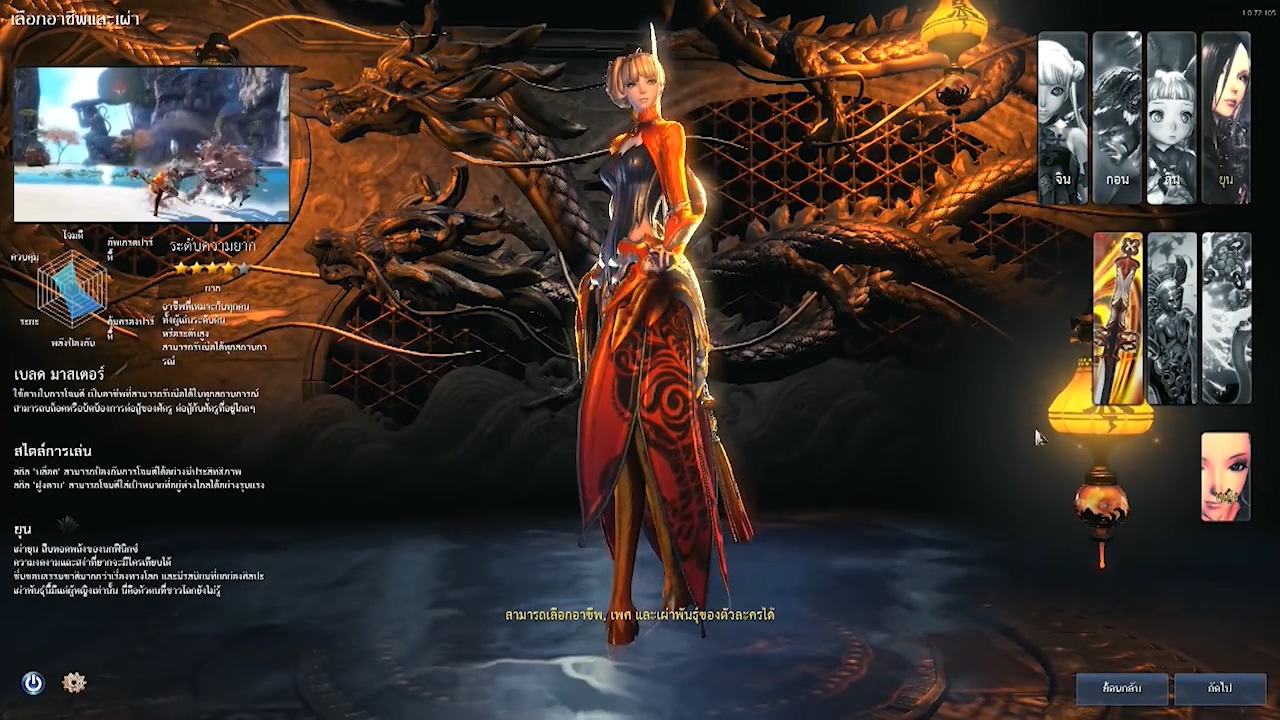Pick the ลิน (Lyn) race portrait
Screen dimensions: 1280x720
pyautogui.click(x=1172, y=118)
